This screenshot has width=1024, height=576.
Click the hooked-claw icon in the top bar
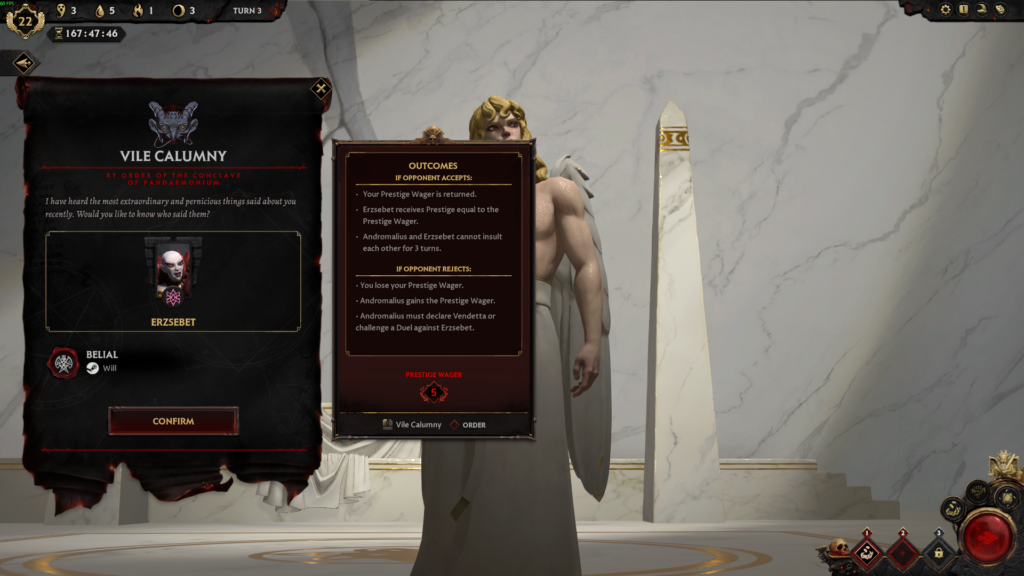982,9
